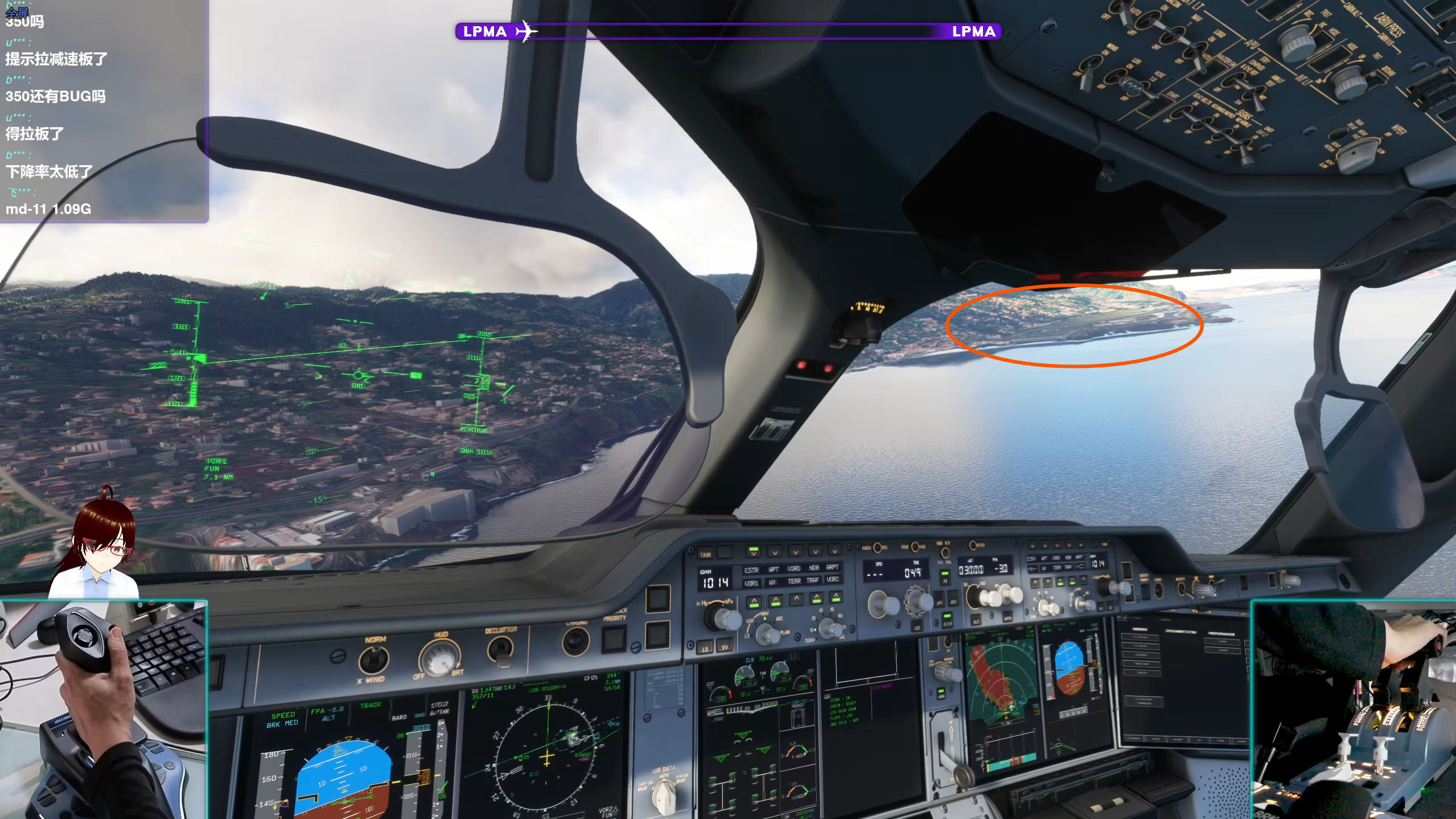Toggle the TAXI button on the EFIS panel
Screen dimensions: 1456x819
click(x=705, y=554)
